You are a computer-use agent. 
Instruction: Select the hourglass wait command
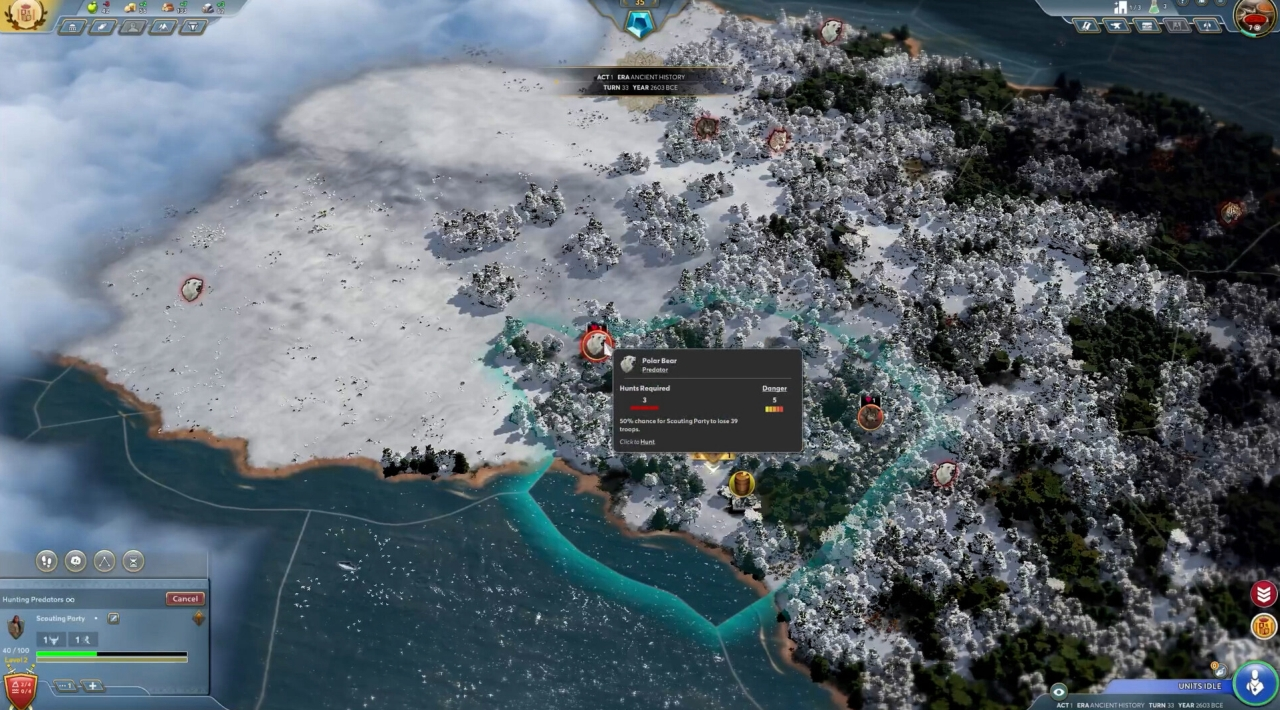[x=134, y=561]
